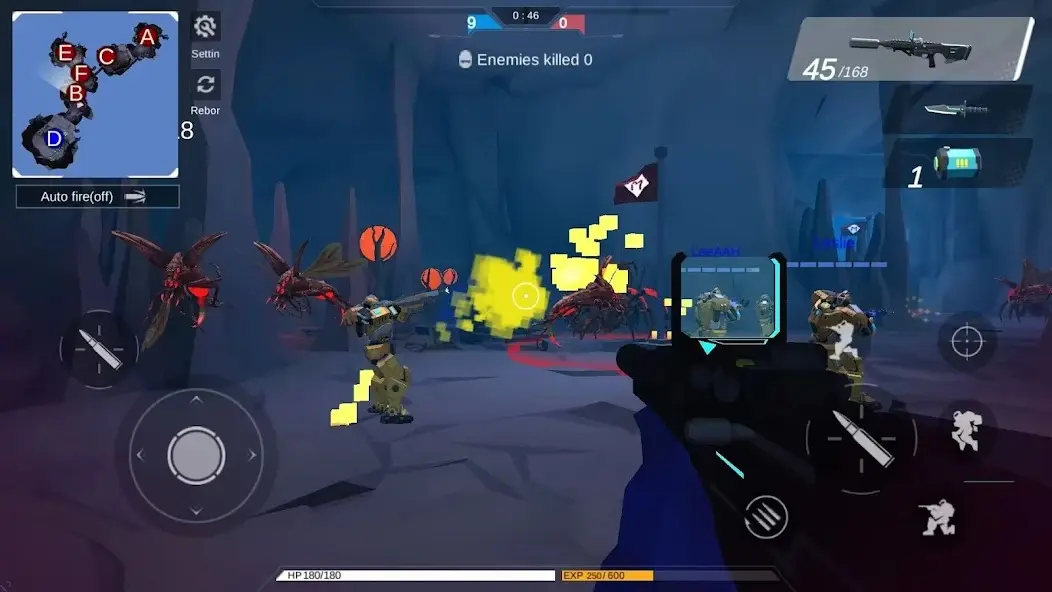Tap the Reborn respawn icon

(206, 85)
